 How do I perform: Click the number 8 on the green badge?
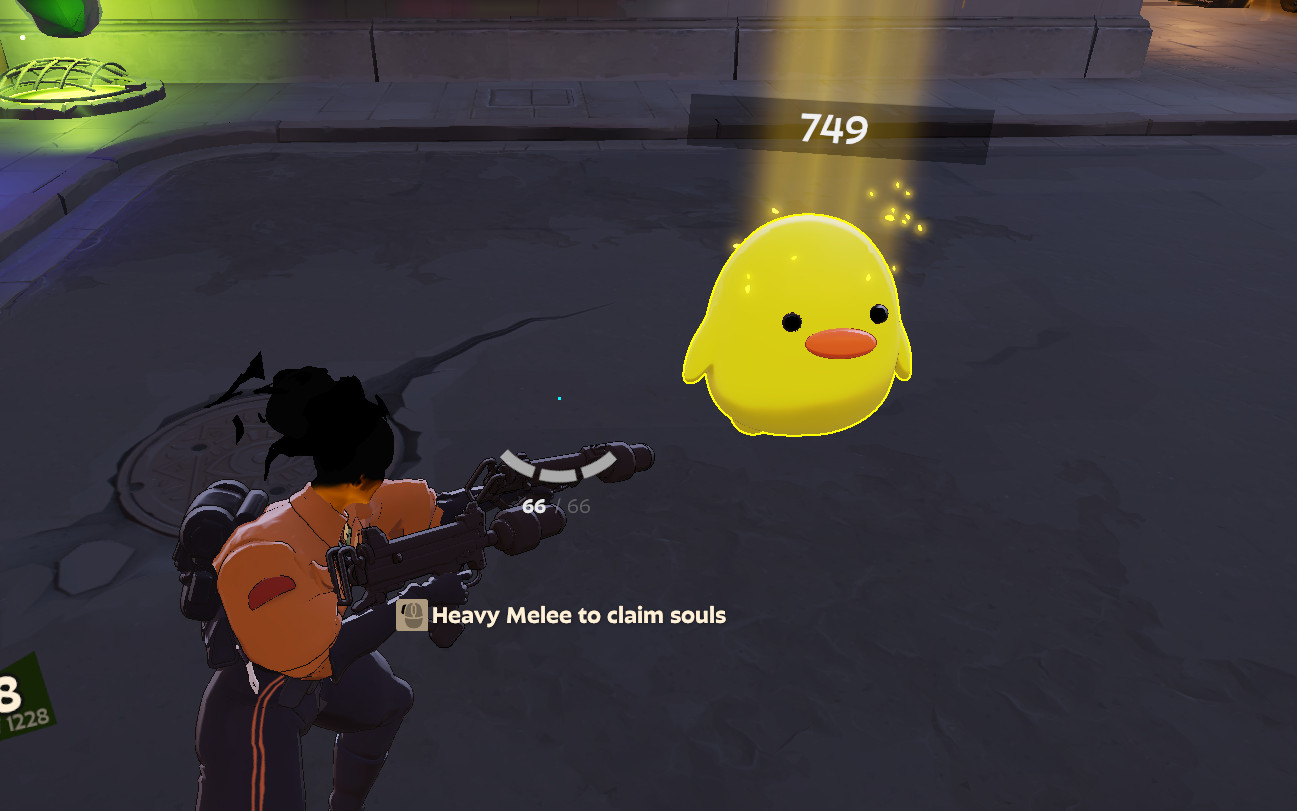[6, 688]
